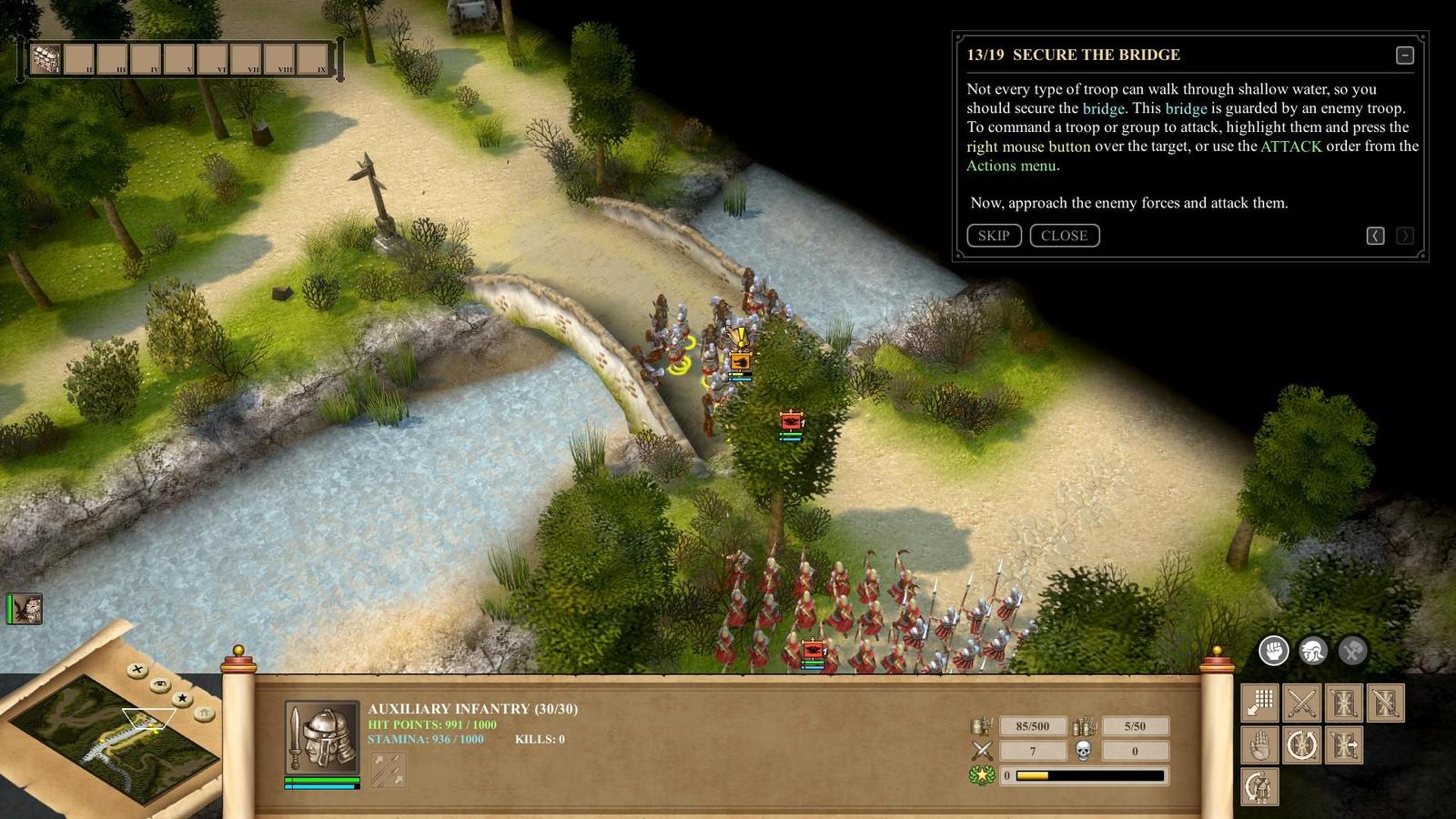Viewport: 1456px width, 819px height.
Task: Activate the sword over shield order
Action: [x=1386, y=703]
